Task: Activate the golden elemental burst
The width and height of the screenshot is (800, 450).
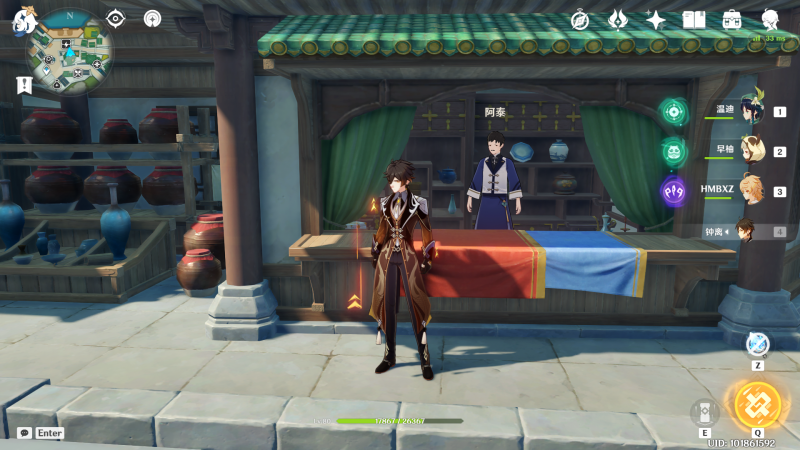Action: 757,403
